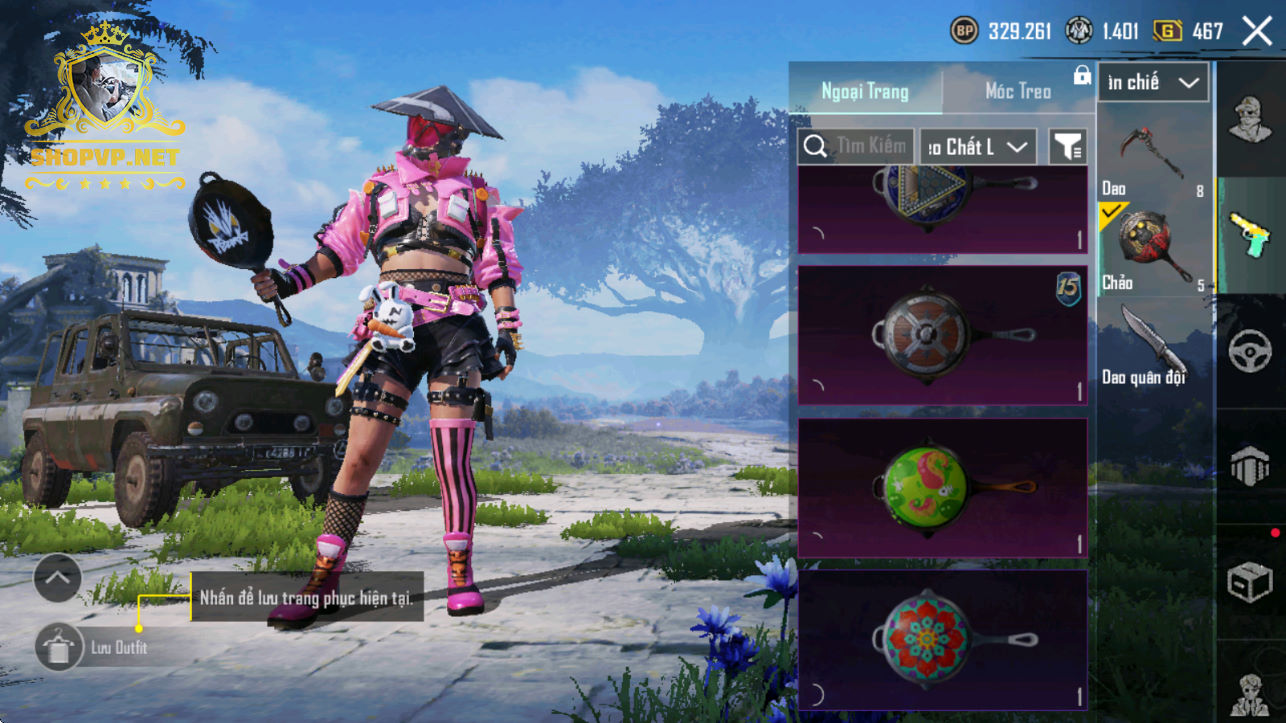Expand the up-arrow circle button
This screenshot has width=1286, height=723.
pyautogui.click(x=57, y=577)
